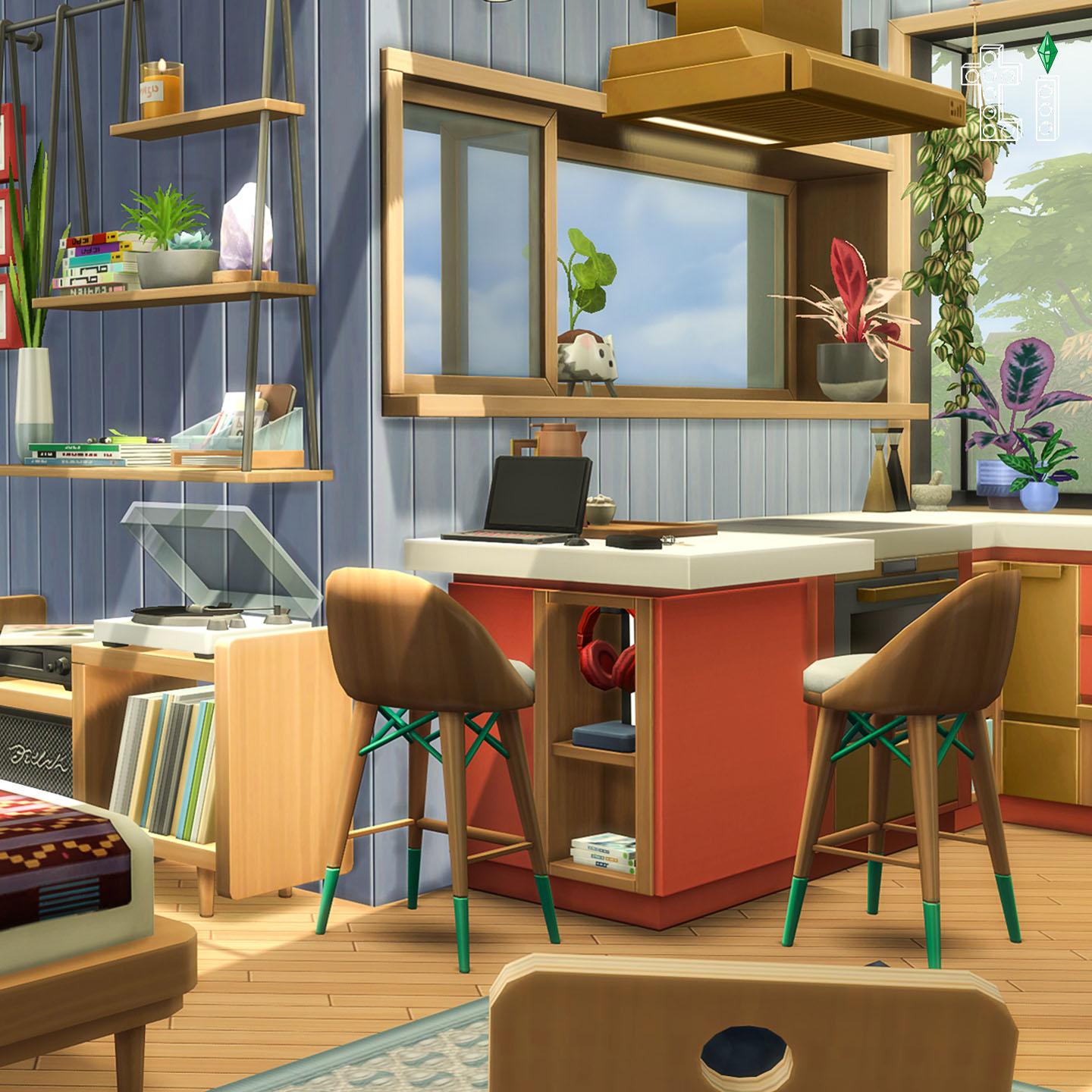
Task: Click the vertical three-circle overlay icon
Action: (x=1047, y=110)
